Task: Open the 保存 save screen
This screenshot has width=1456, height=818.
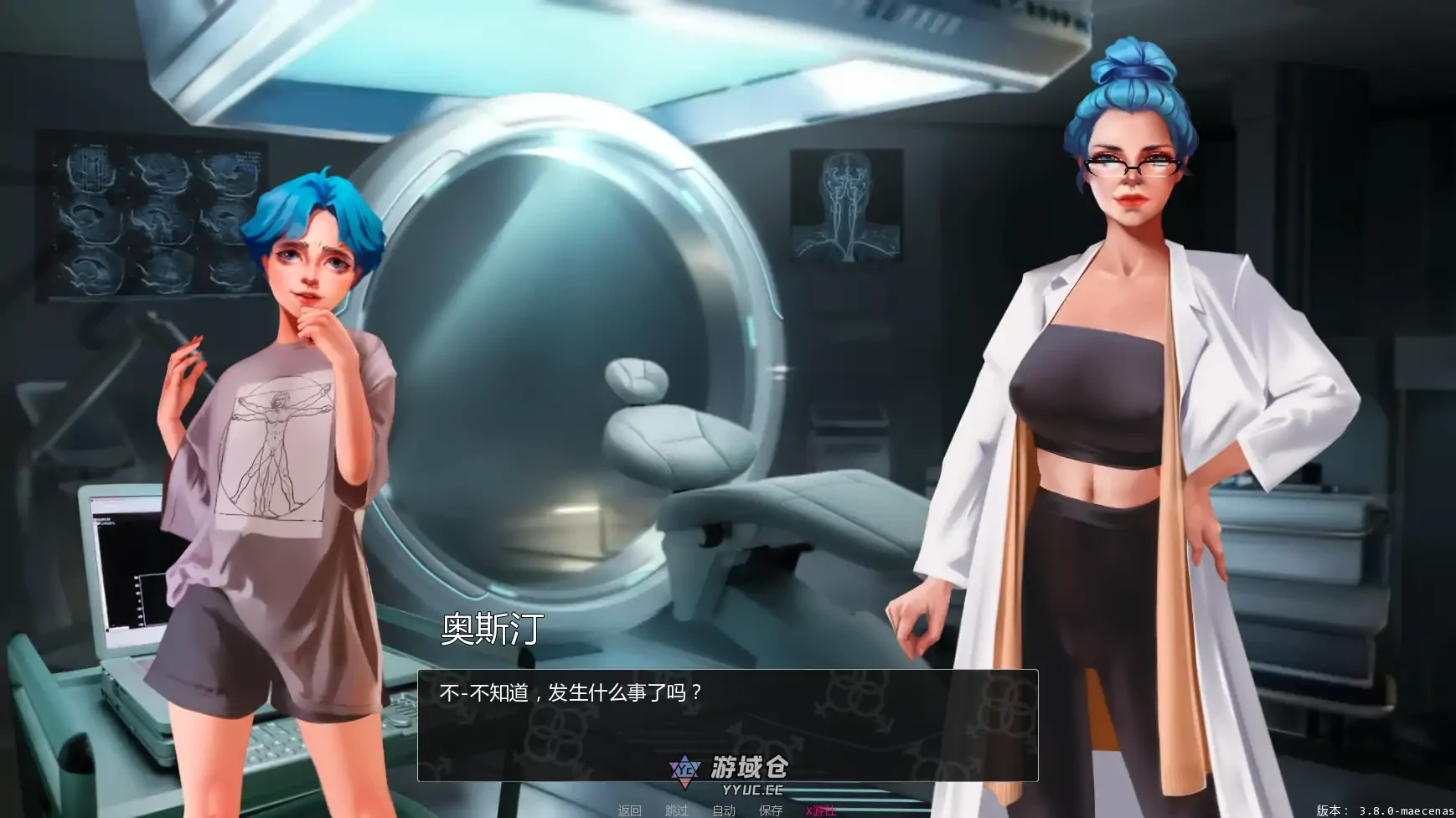Action: [x=771, y=810]
